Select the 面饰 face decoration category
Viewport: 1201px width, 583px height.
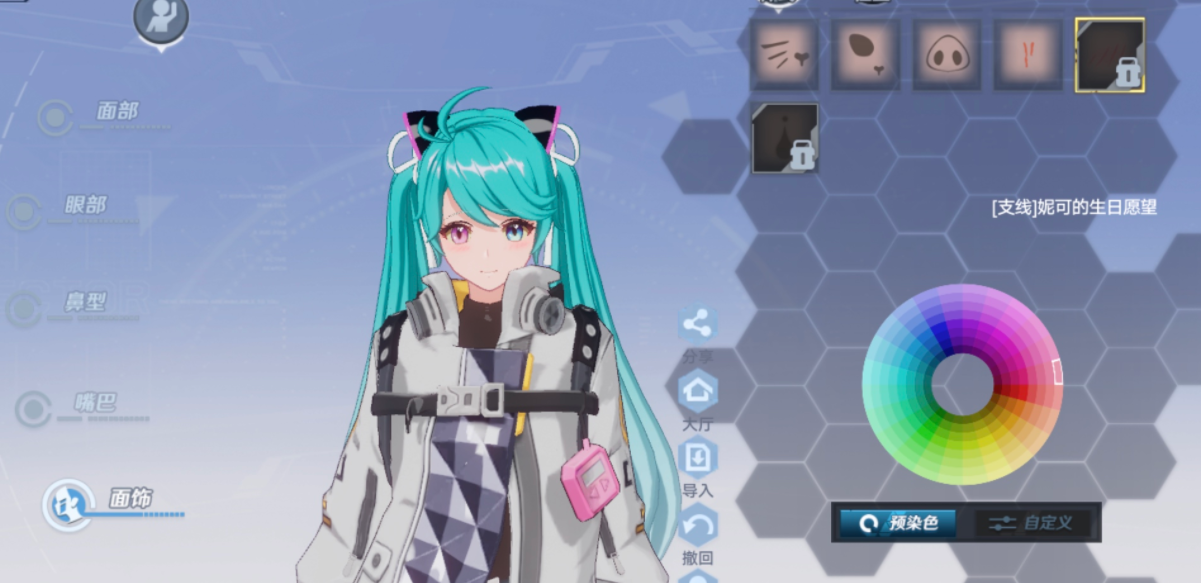coord(130,499)
